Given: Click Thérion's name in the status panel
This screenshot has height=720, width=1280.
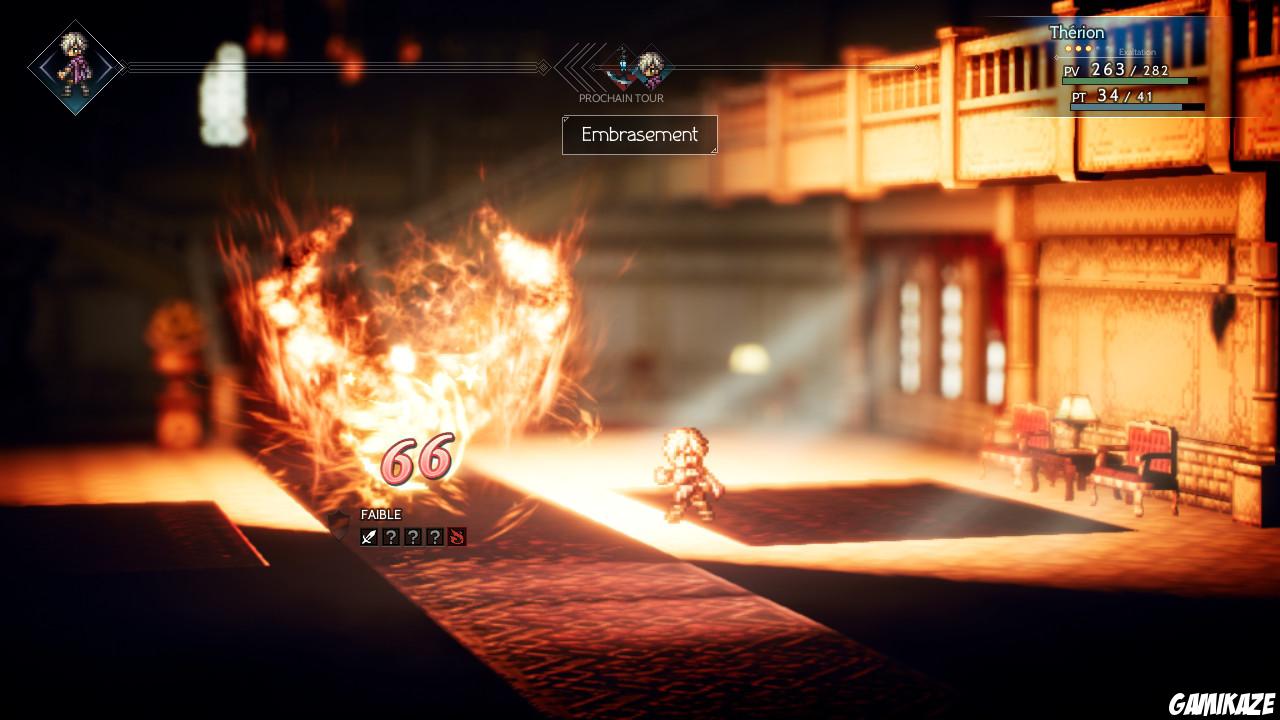Looking at the screenshot, I should click(1077, 32).
